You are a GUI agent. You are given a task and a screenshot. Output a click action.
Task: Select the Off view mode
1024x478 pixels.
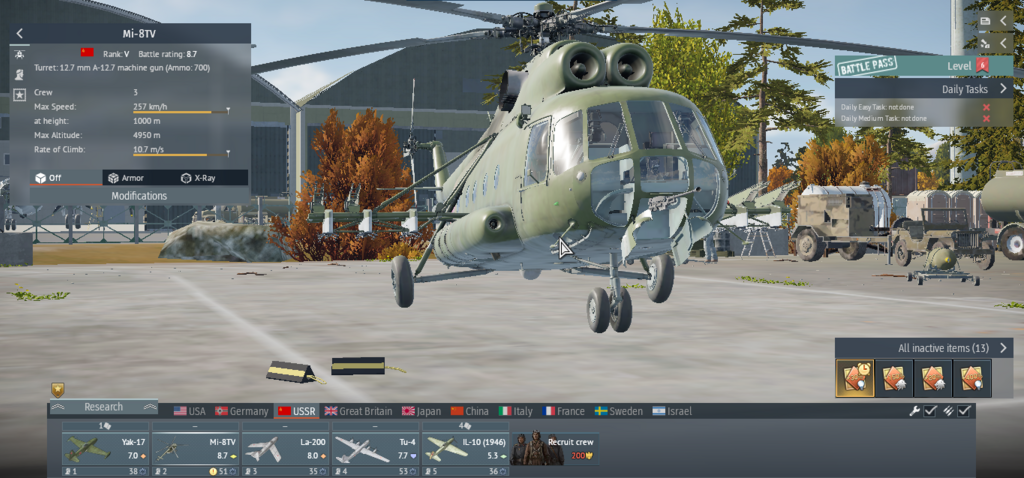click(56, 178)
